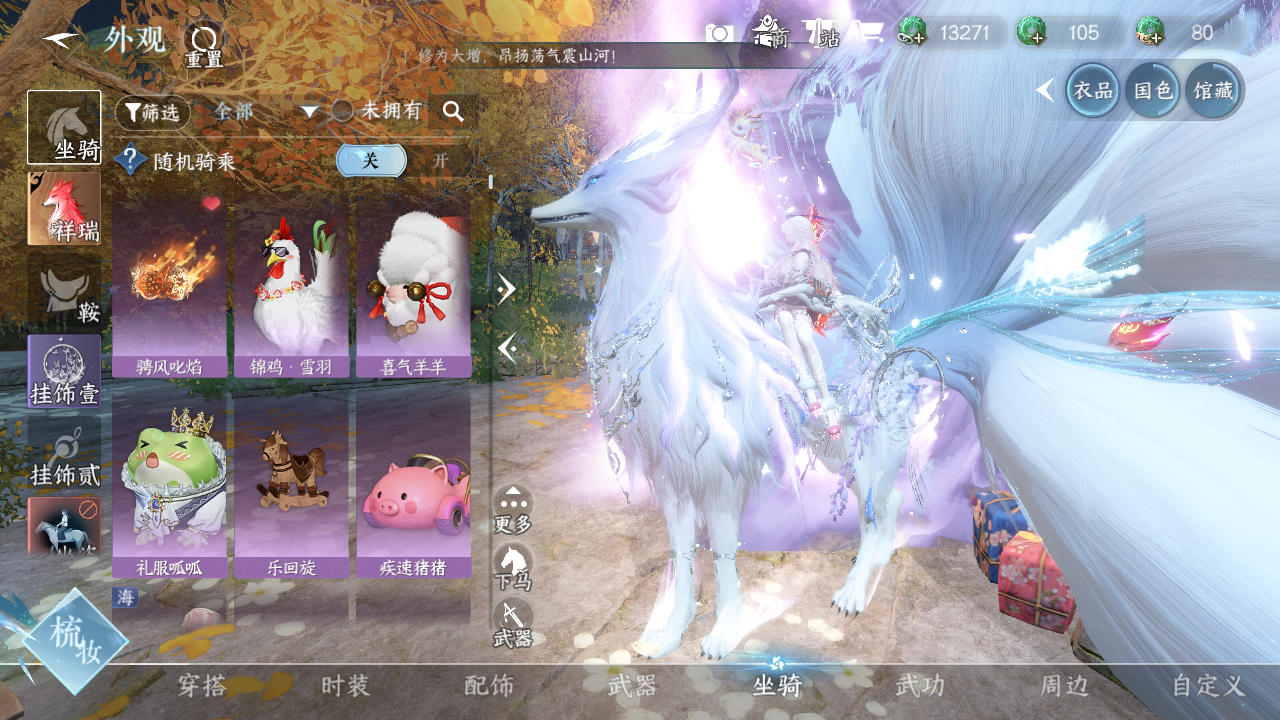Select the 疾速猪猪 pig car mount
Viewport: 1280px width, 720px height.
click(x=413, y=485)
